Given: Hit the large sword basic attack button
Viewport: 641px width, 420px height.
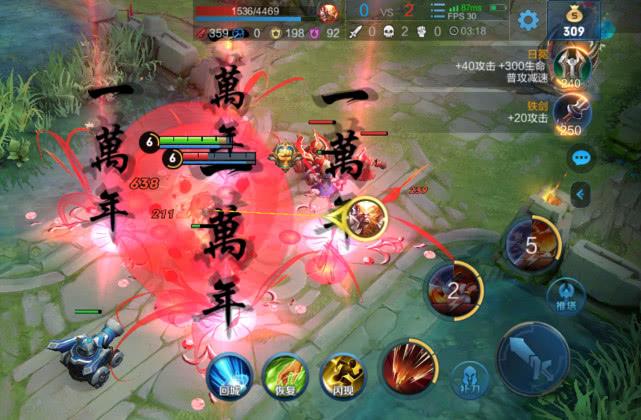Looking at the screenshot, I should (x=532, y=358).
